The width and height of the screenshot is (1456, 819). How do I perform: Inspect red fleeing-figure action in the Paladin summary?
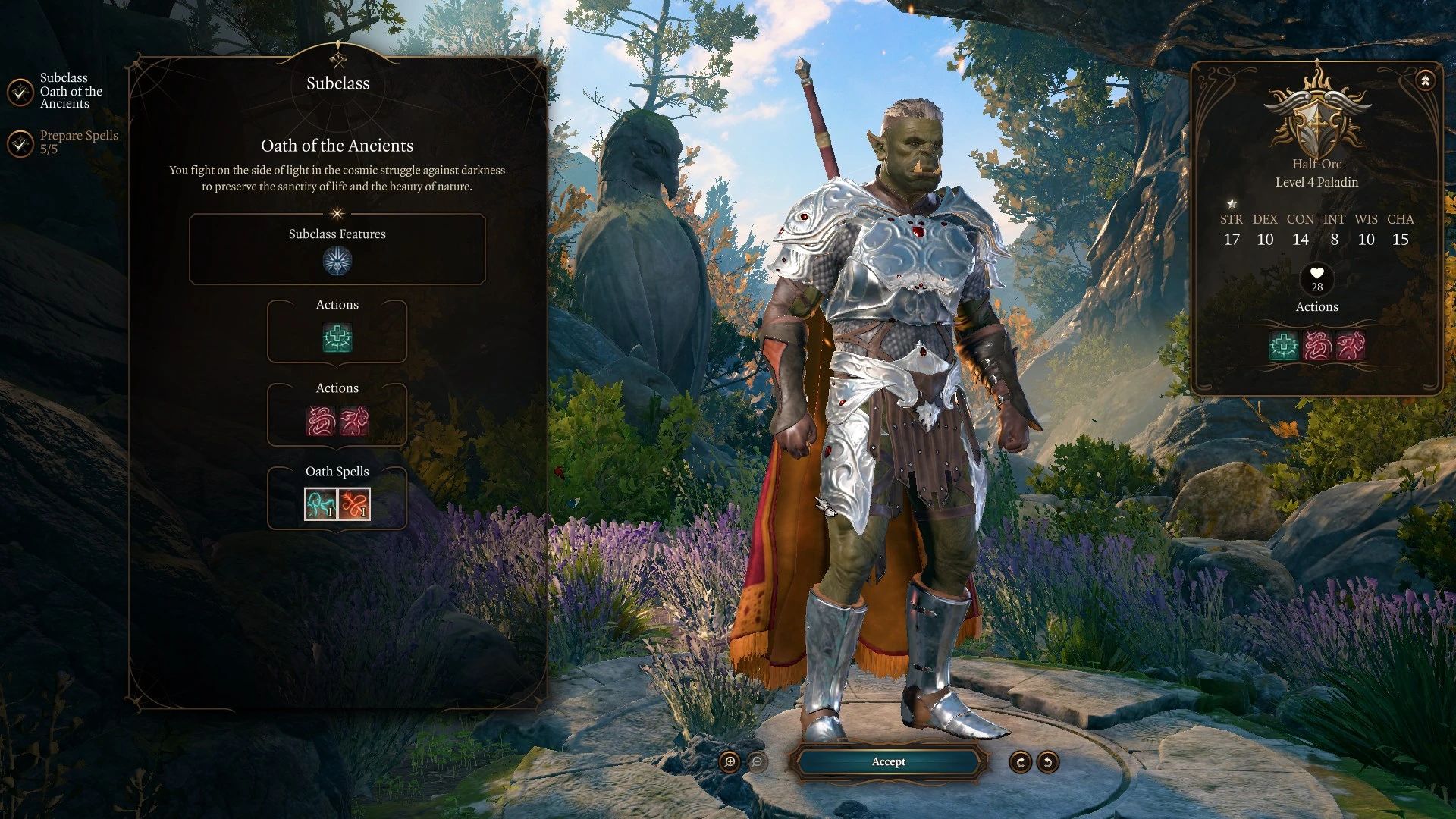pyautogui.click(x=1351, y=346)
